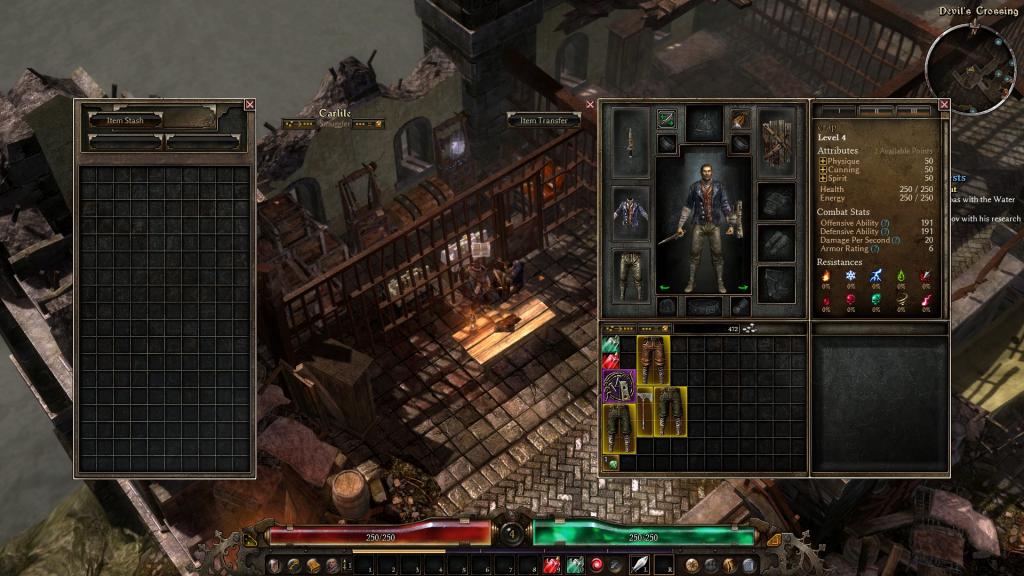Close the Item Stash window
Screen dimensions: 1024x576
(250, 104)
